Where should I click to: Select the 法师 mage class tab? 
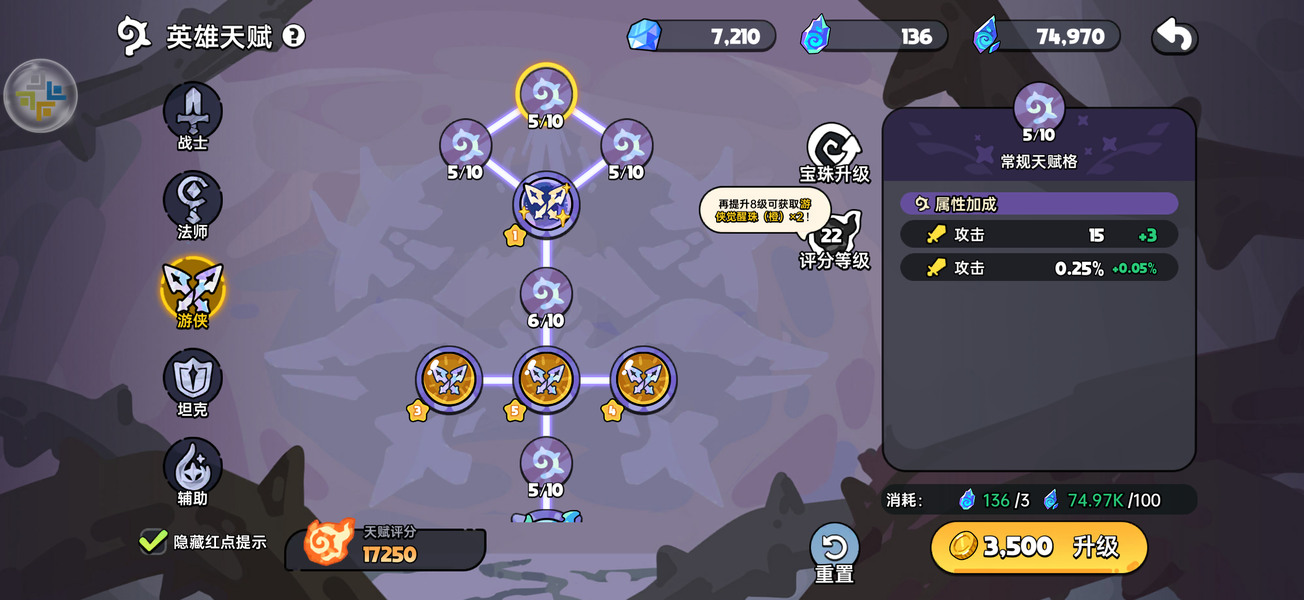point(192,200)
